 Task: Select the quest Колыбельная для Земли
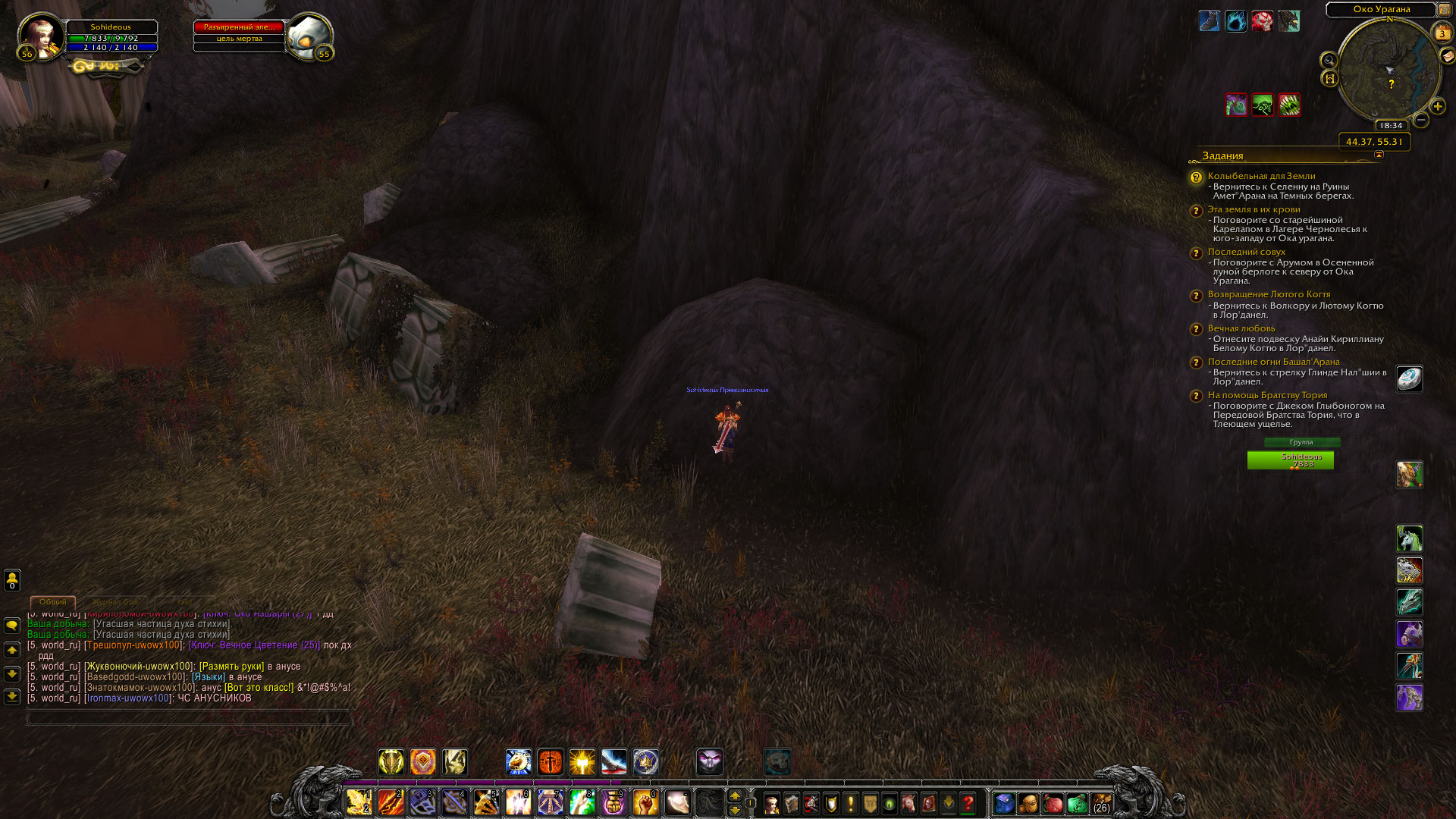1261,176
